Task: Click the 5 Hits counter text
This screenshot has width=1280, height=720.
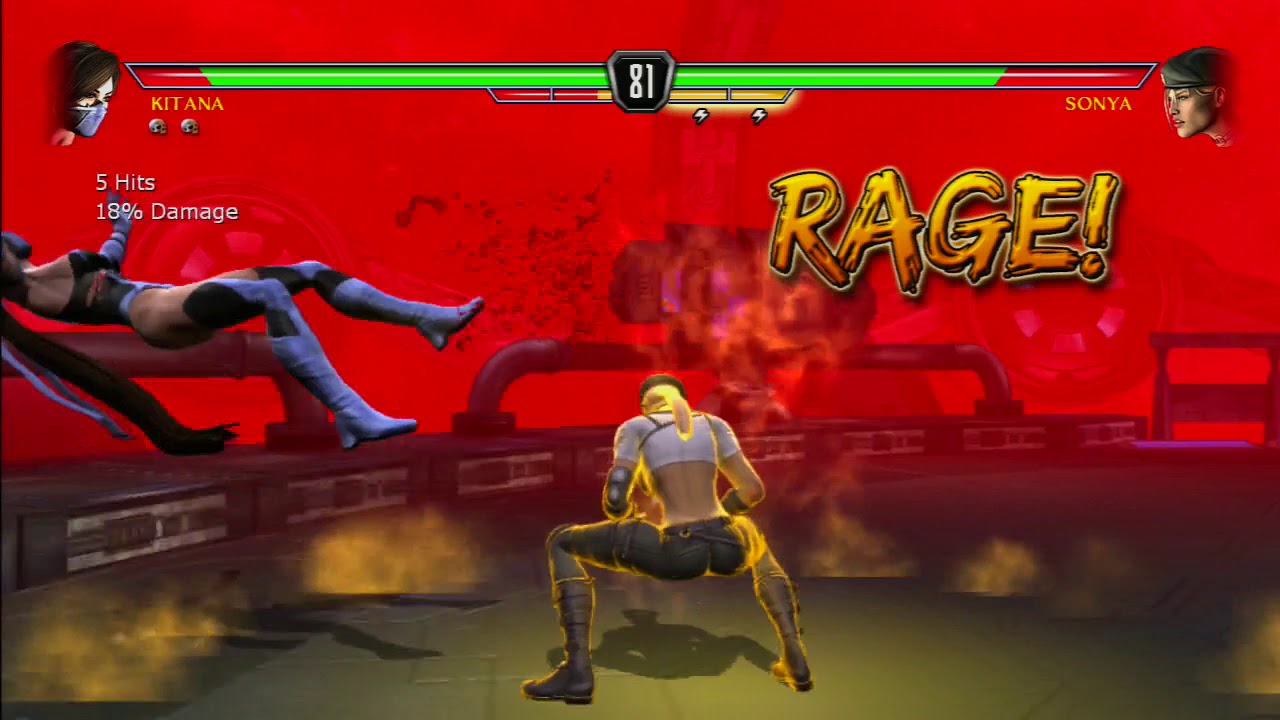Action: tap(124, 183)
